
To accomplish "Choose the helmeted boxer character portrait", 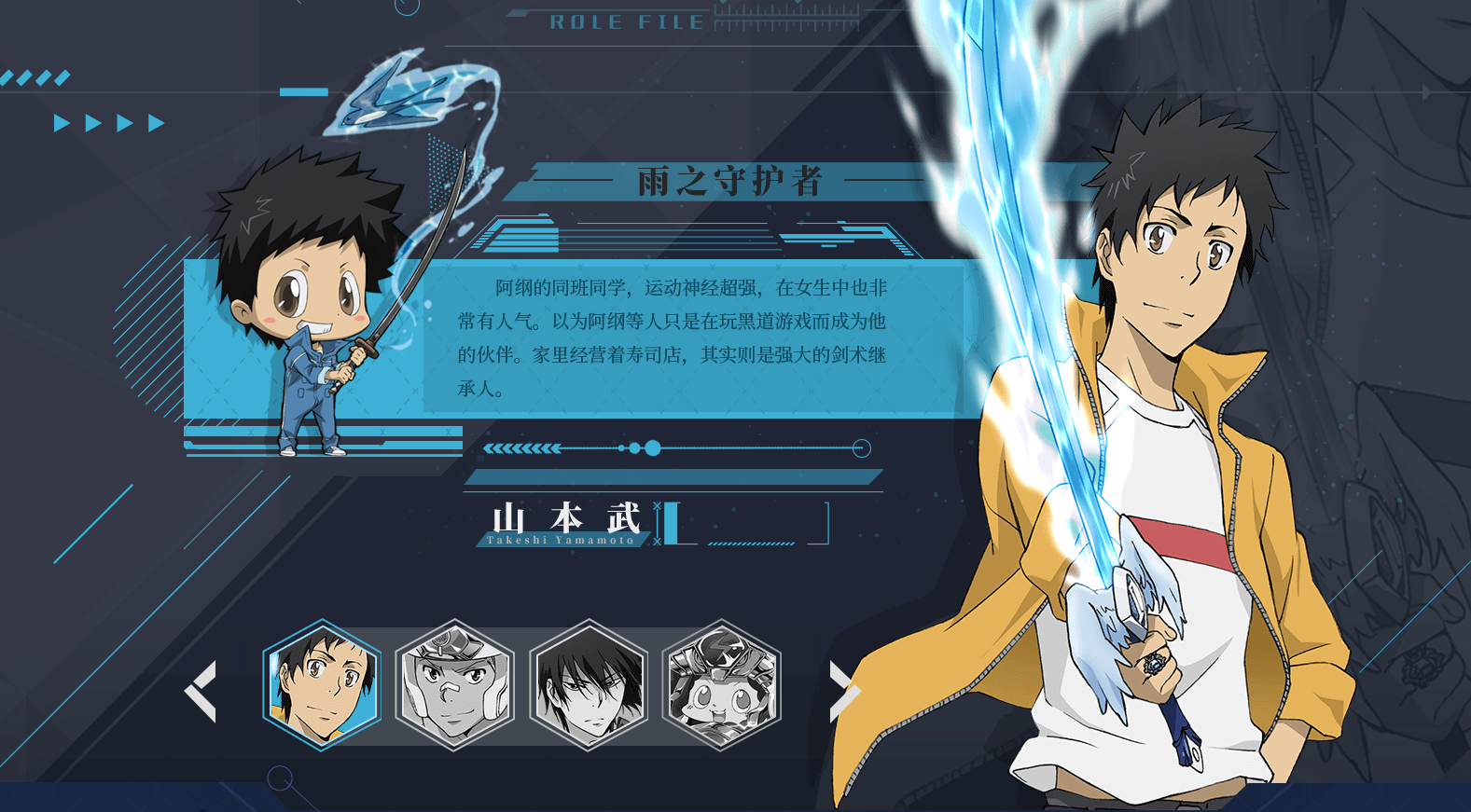I will [455, 685].
